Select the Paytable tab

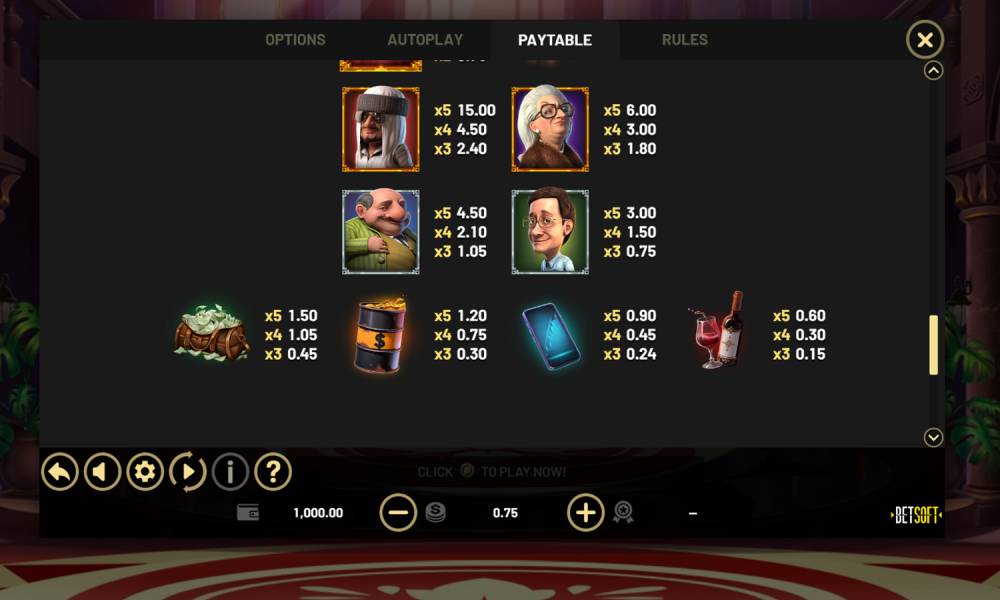(555, 40)
